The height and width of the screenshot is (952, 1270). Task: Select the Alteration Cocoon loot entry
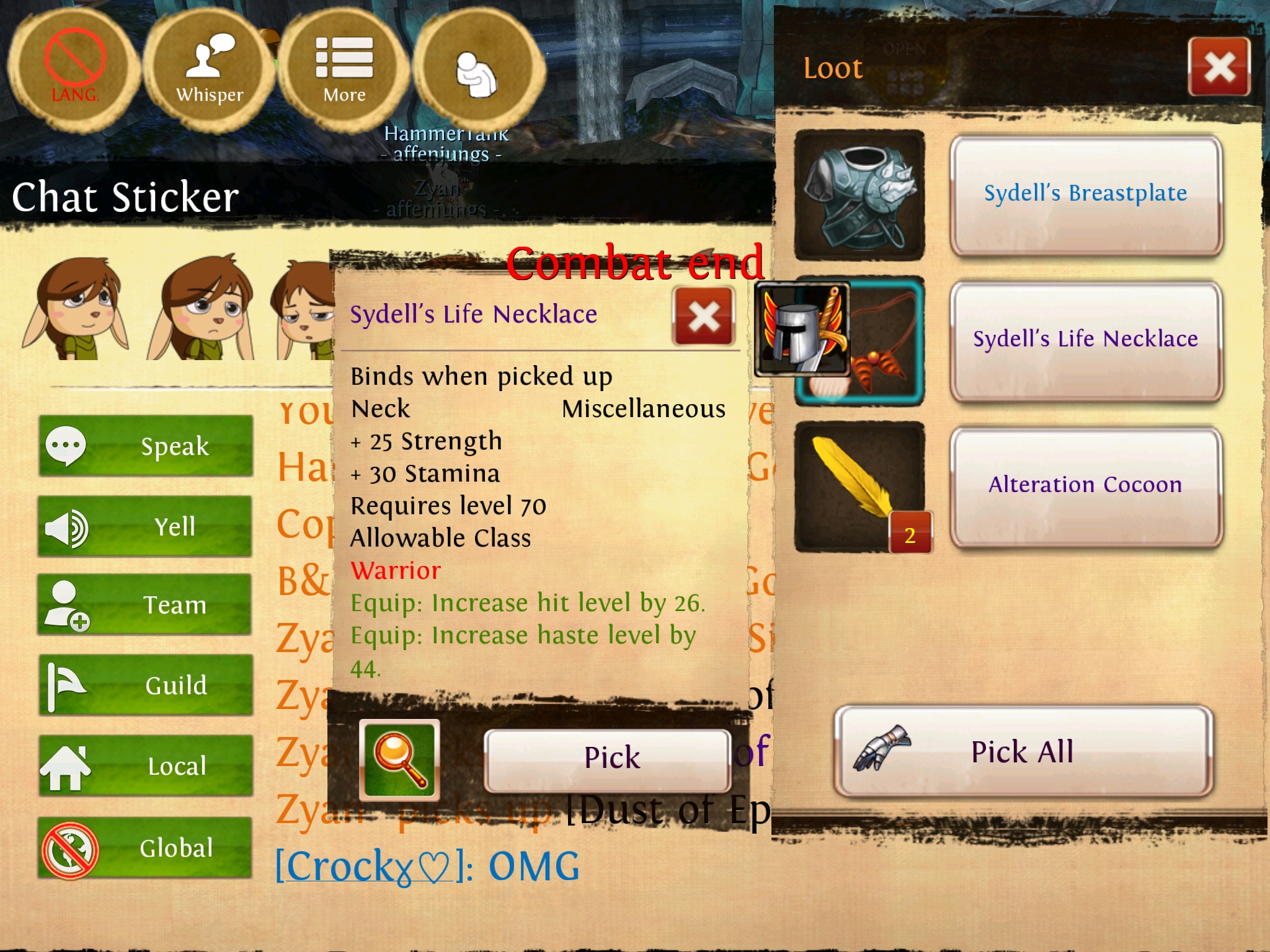[1085, 485]
